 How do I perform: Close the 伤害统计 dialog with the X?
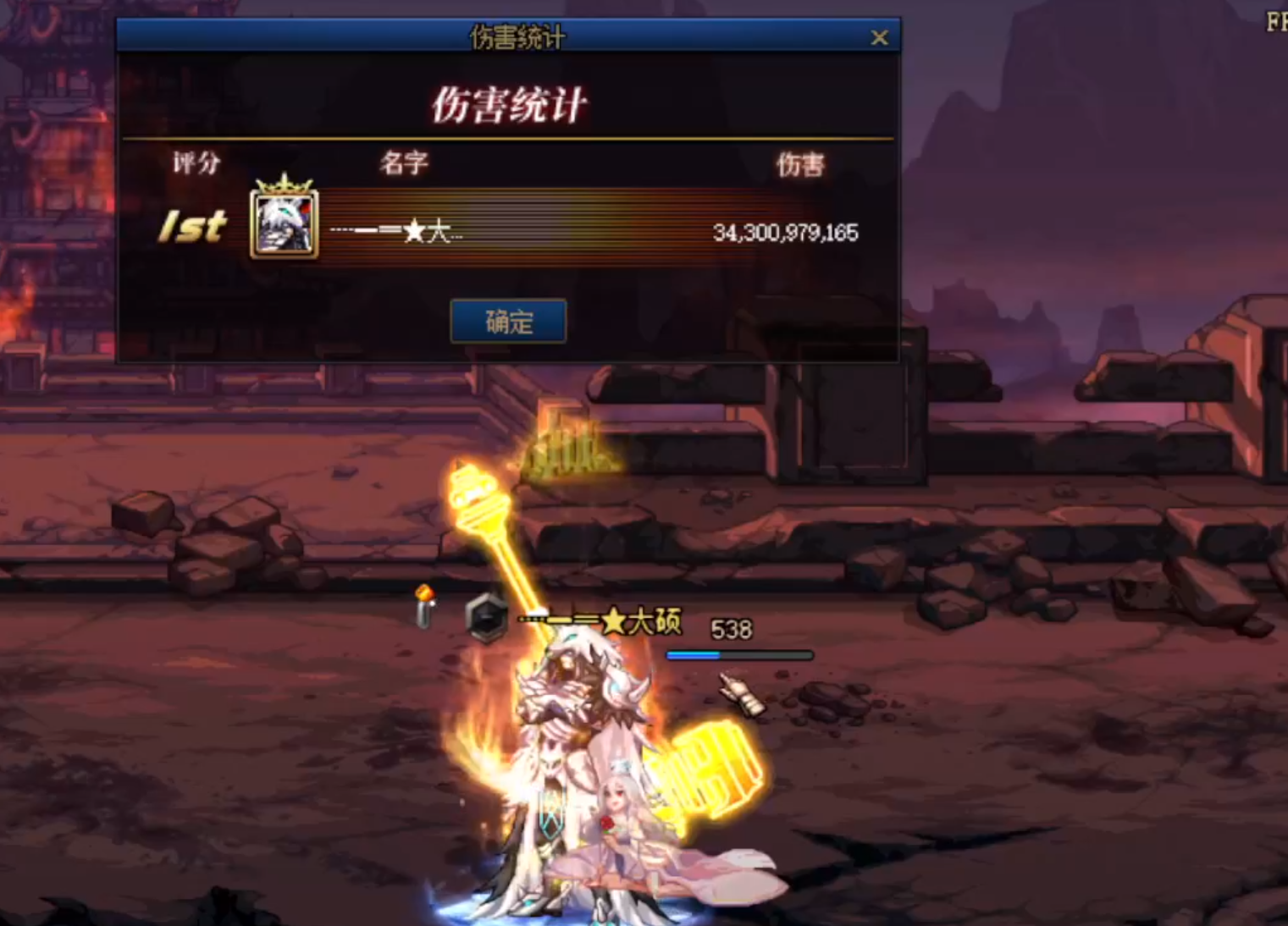pos(879,38)
